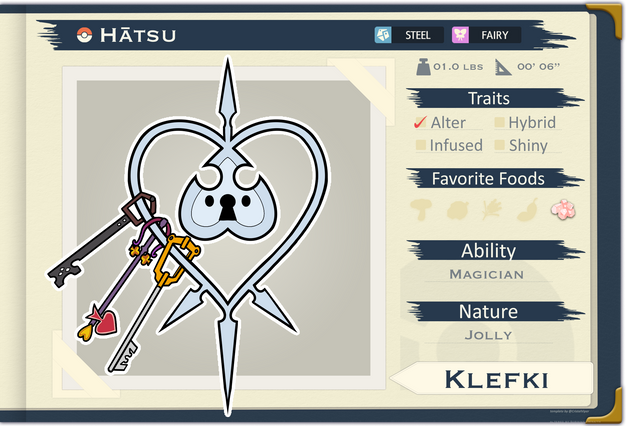This screenshot has width=640, height=426.
Task: Toggle the Alter trait checkbox
Action: tap(420, 123)
